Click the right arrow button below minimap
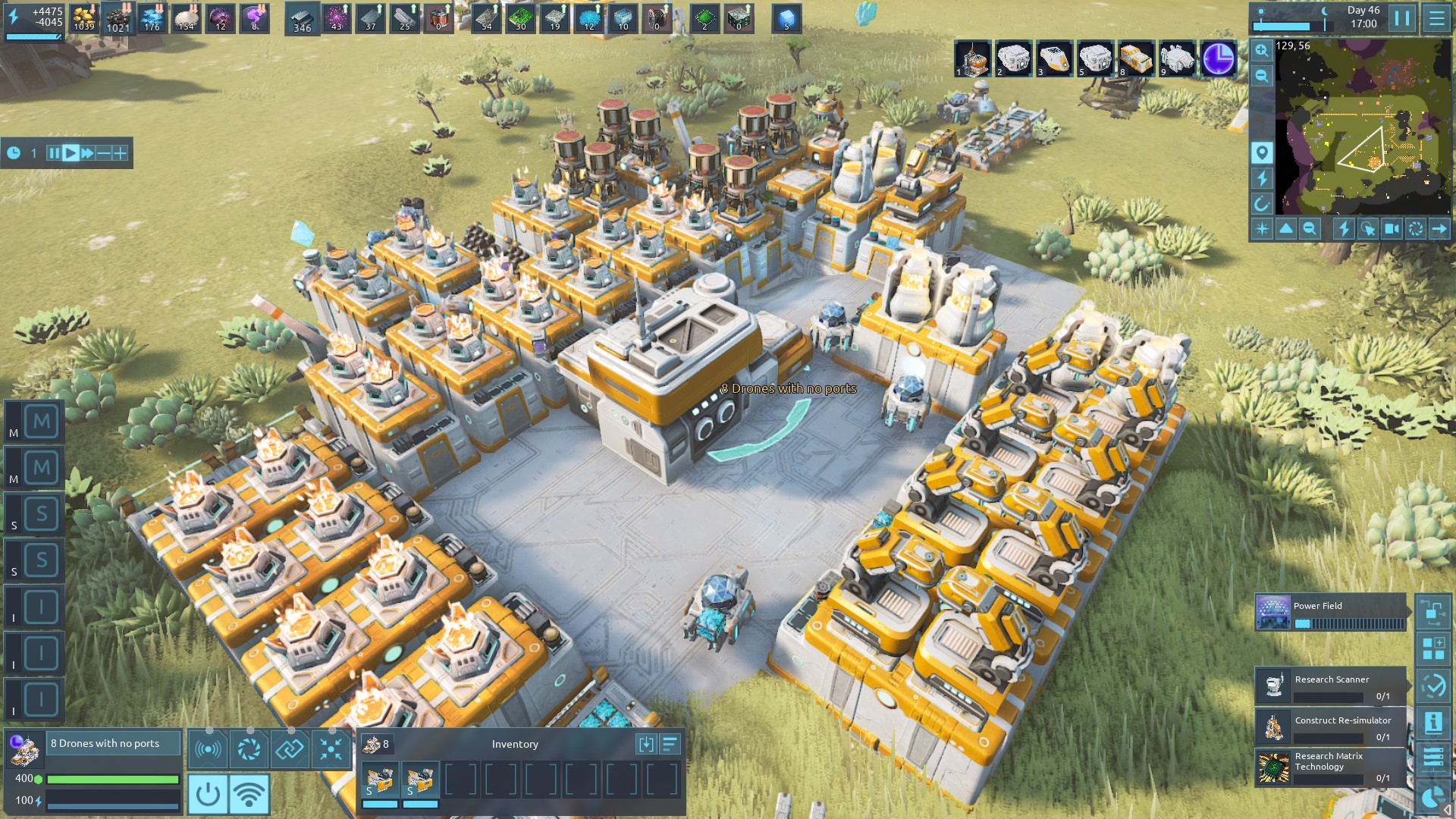1456x819 pixels. (1439, 229)
